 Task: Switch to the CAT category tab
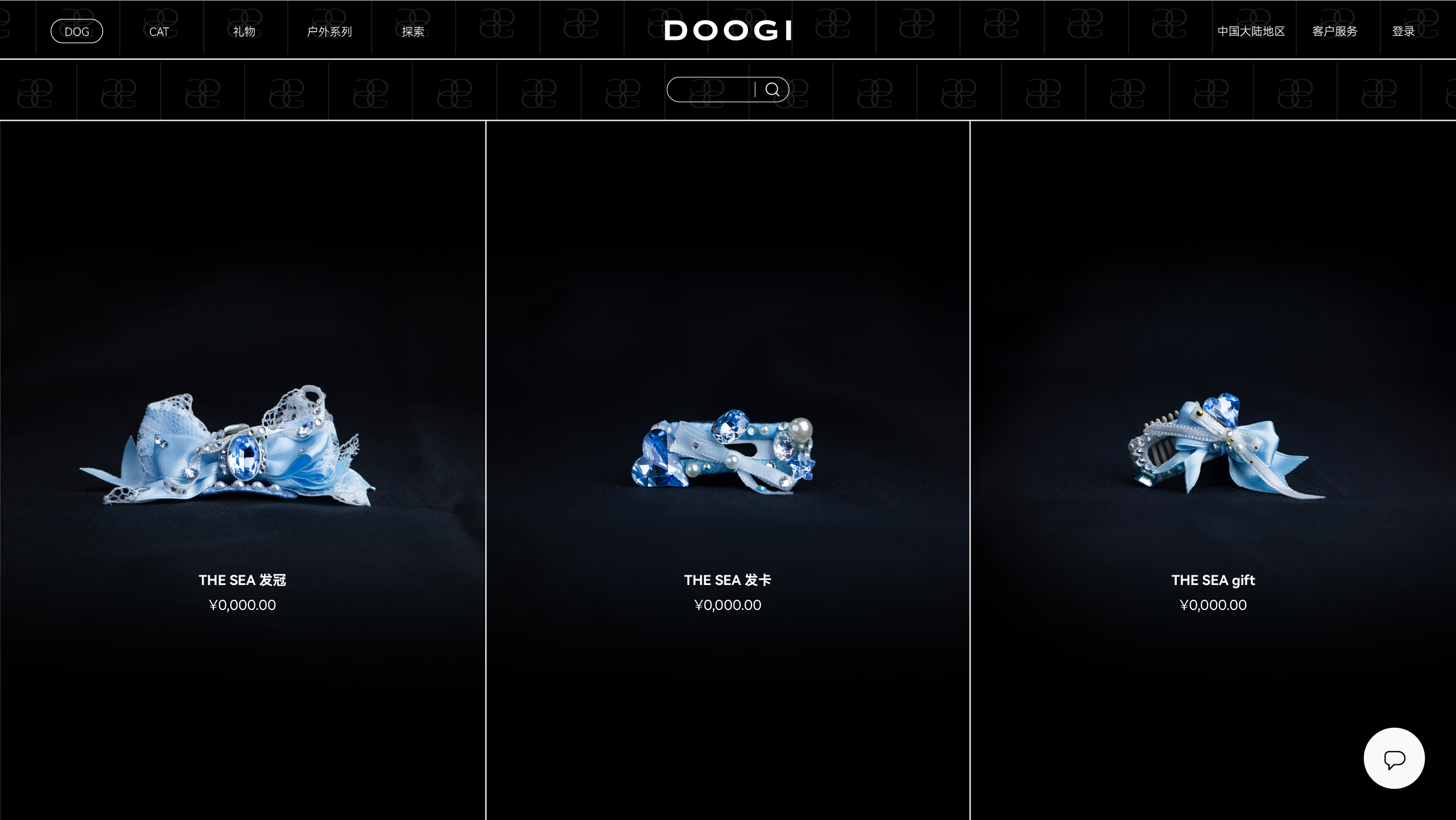point(160,31)
